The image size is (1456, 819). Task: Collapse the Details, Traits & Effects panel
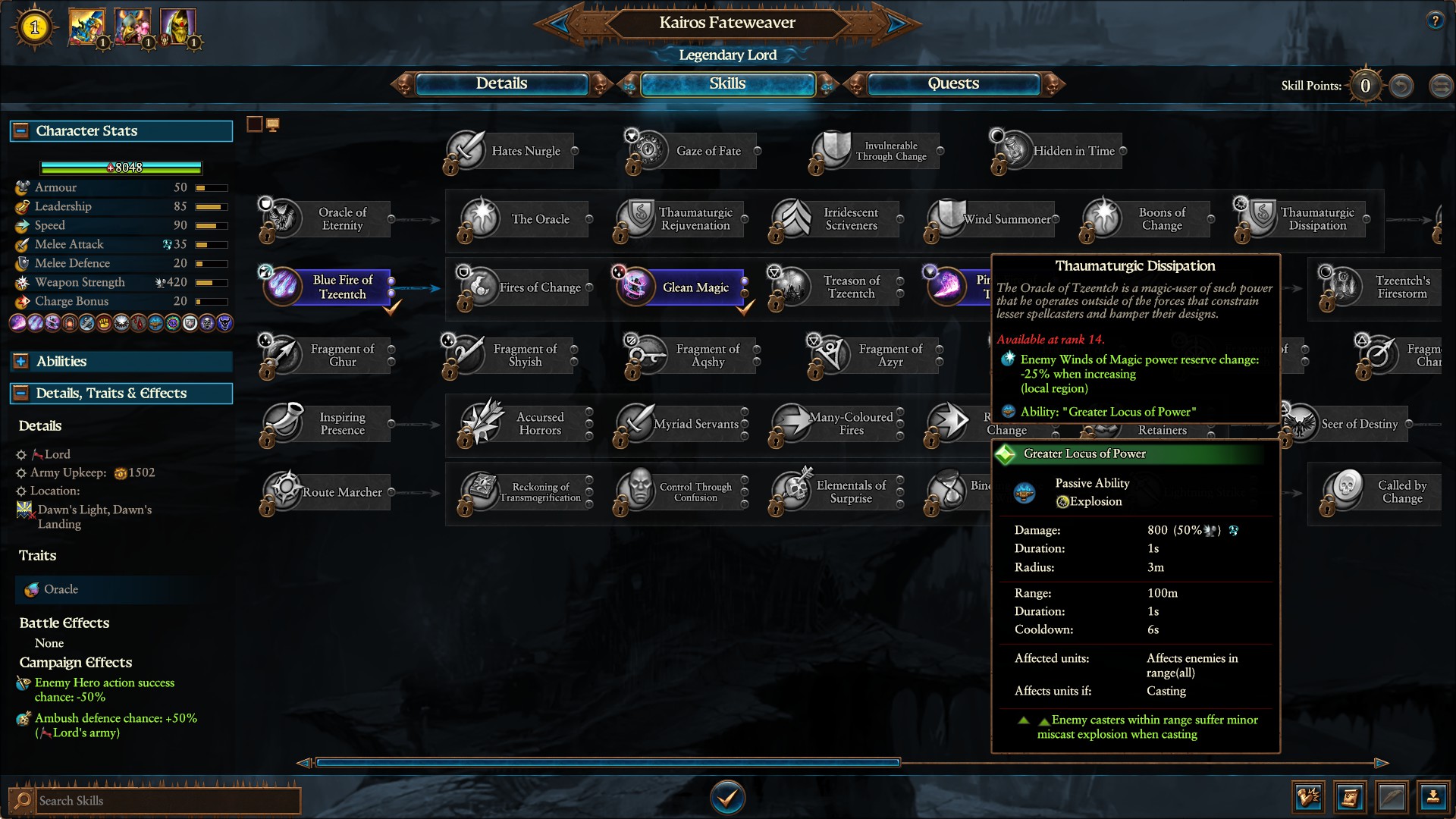[x=20, y=394]
